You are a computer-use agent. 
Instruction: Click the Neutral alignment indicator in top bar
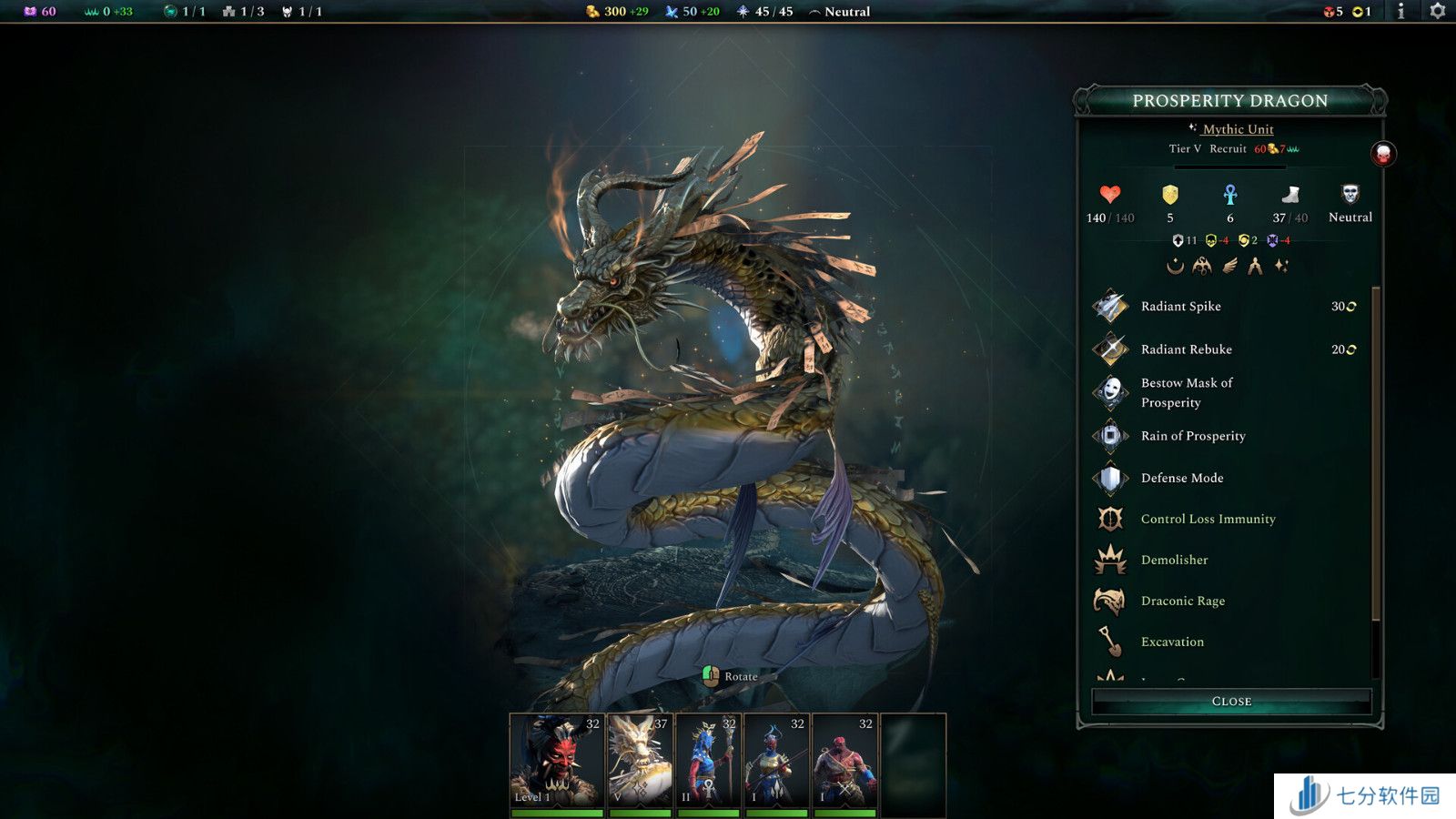click(840, 12)
